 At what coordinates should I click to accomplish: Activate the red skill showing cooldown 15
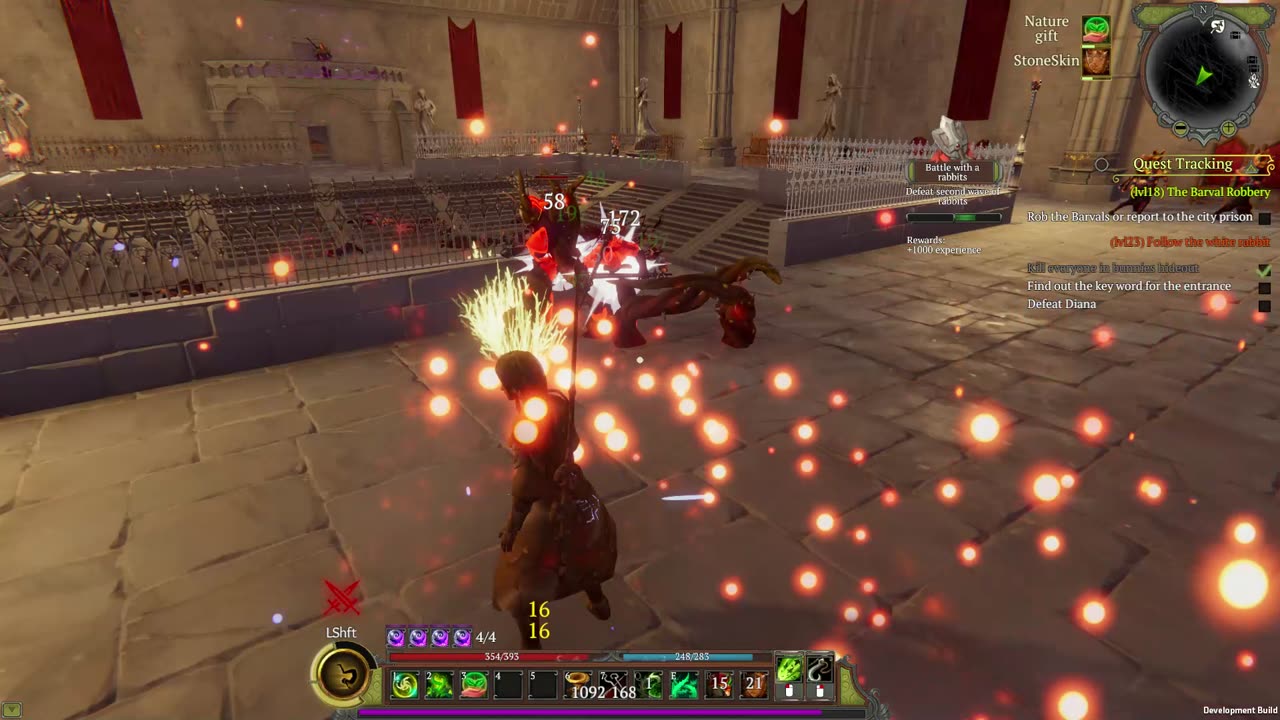tap(719, 685)
